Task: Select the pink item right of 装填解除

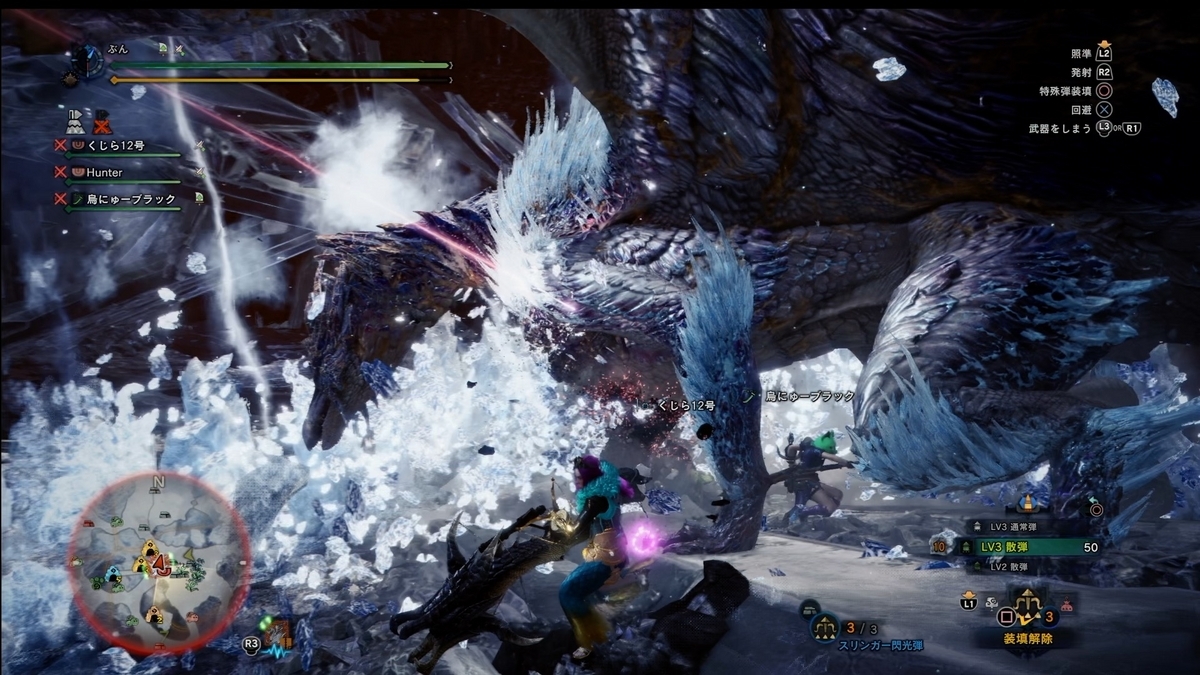Action: (1068, 604)
